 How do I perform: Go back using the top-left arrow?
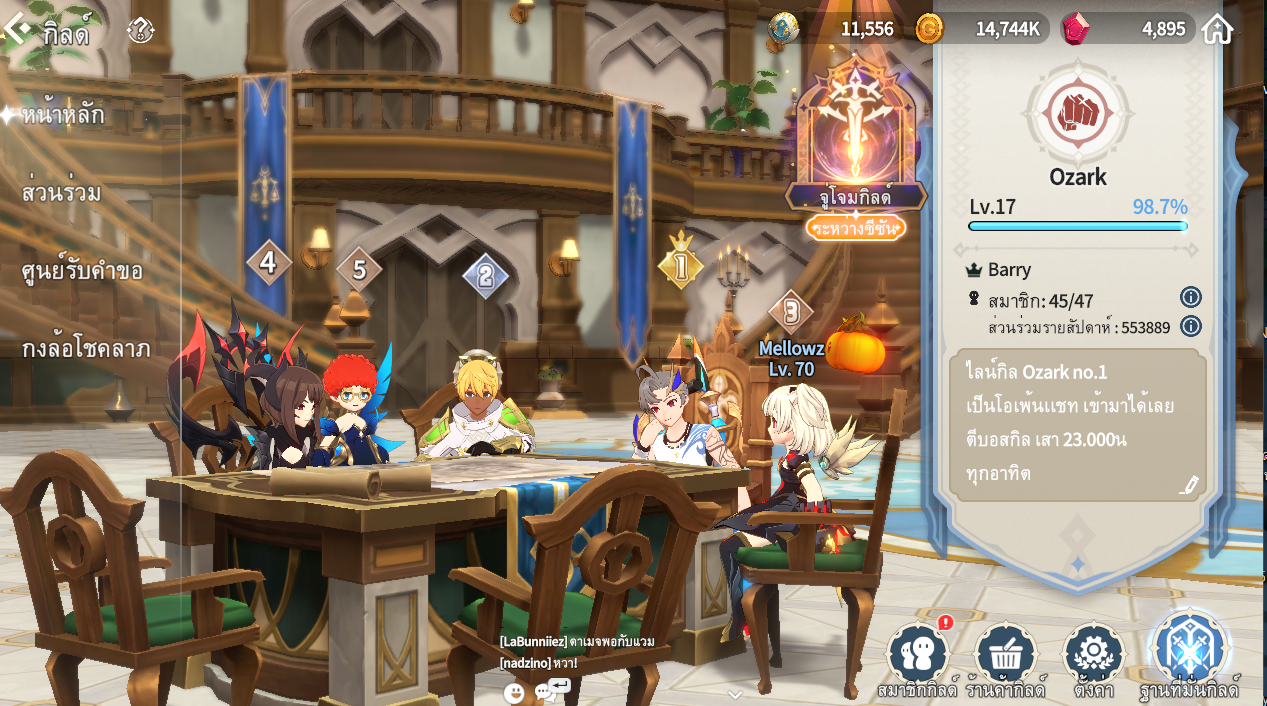(17, 30)
